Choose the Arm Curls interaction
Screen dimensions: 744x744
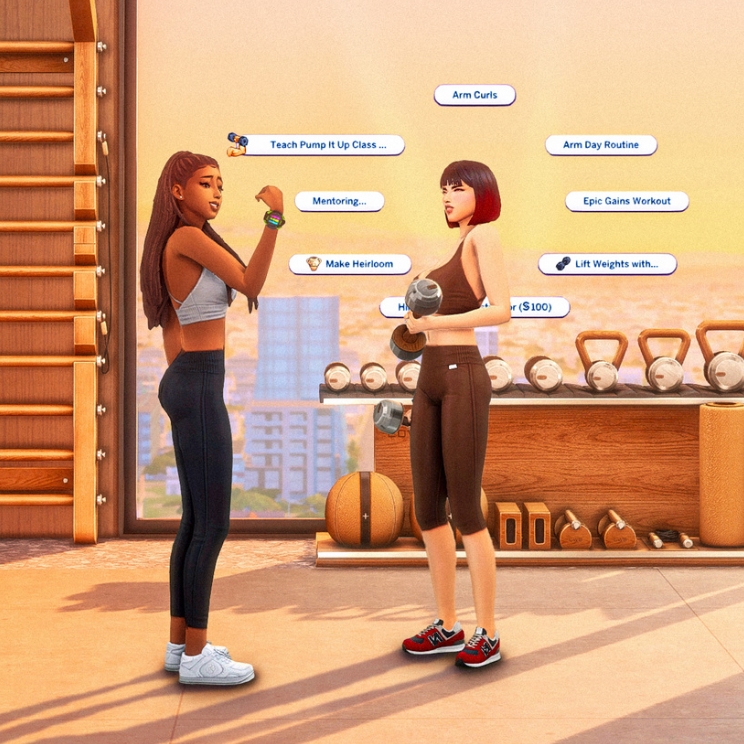474,95
